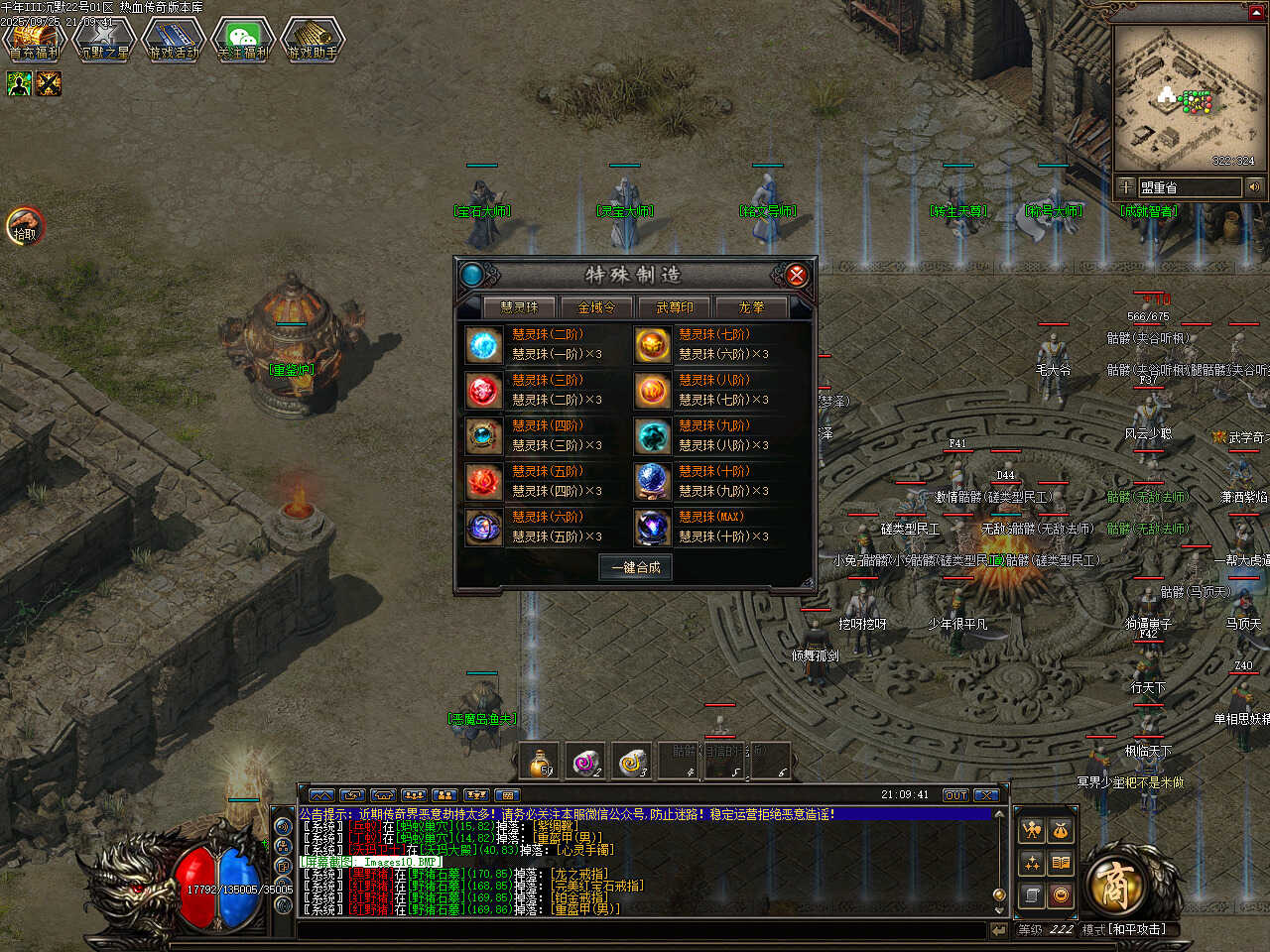
Task: Click the 拾取 pickup button
Action: [25, 226]
